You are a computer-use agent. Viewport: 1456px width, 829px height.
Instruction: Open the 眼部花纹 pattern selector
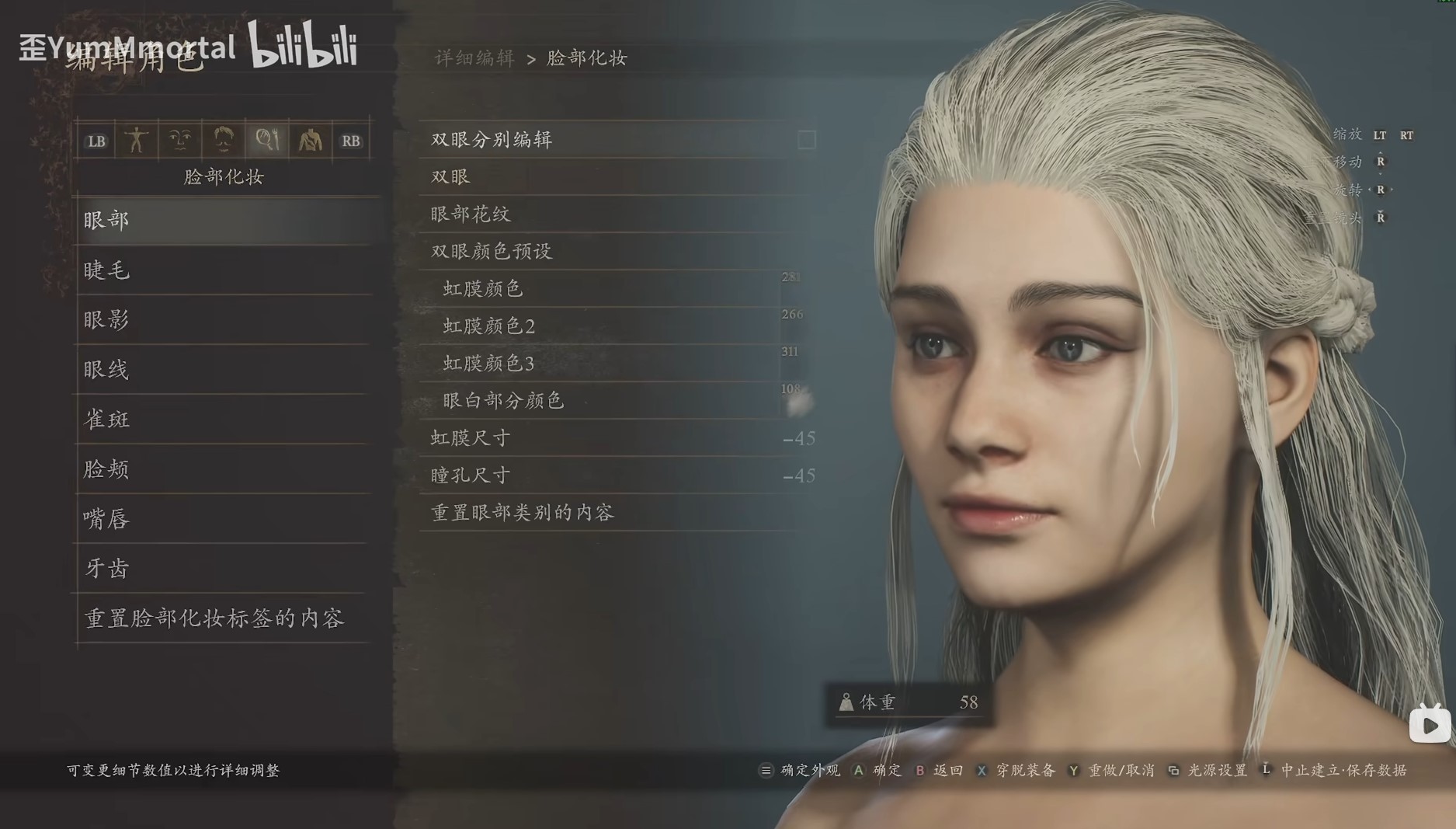(470, 214)
